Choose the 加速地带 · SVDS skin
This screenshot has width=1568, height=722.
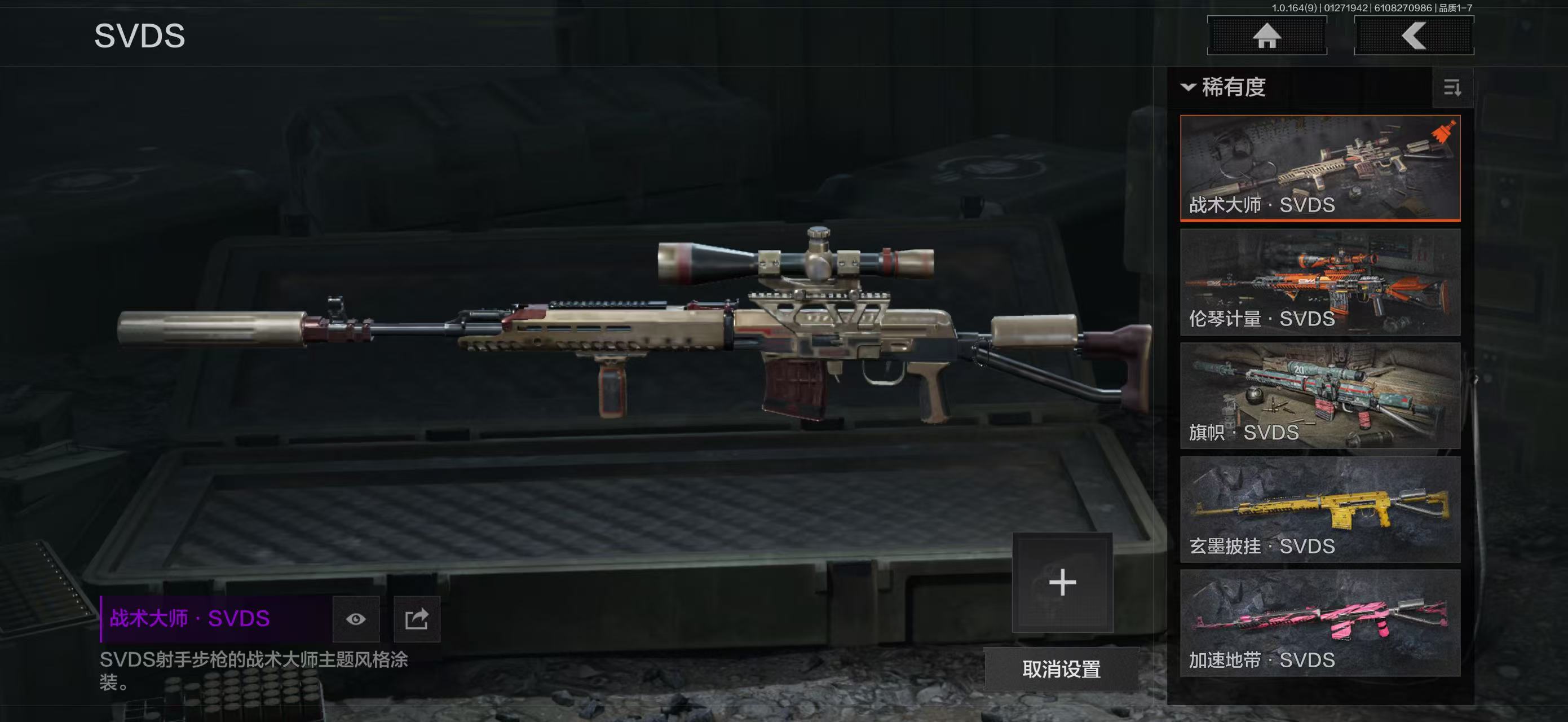pyautogui.click(x=1320, y=623)
